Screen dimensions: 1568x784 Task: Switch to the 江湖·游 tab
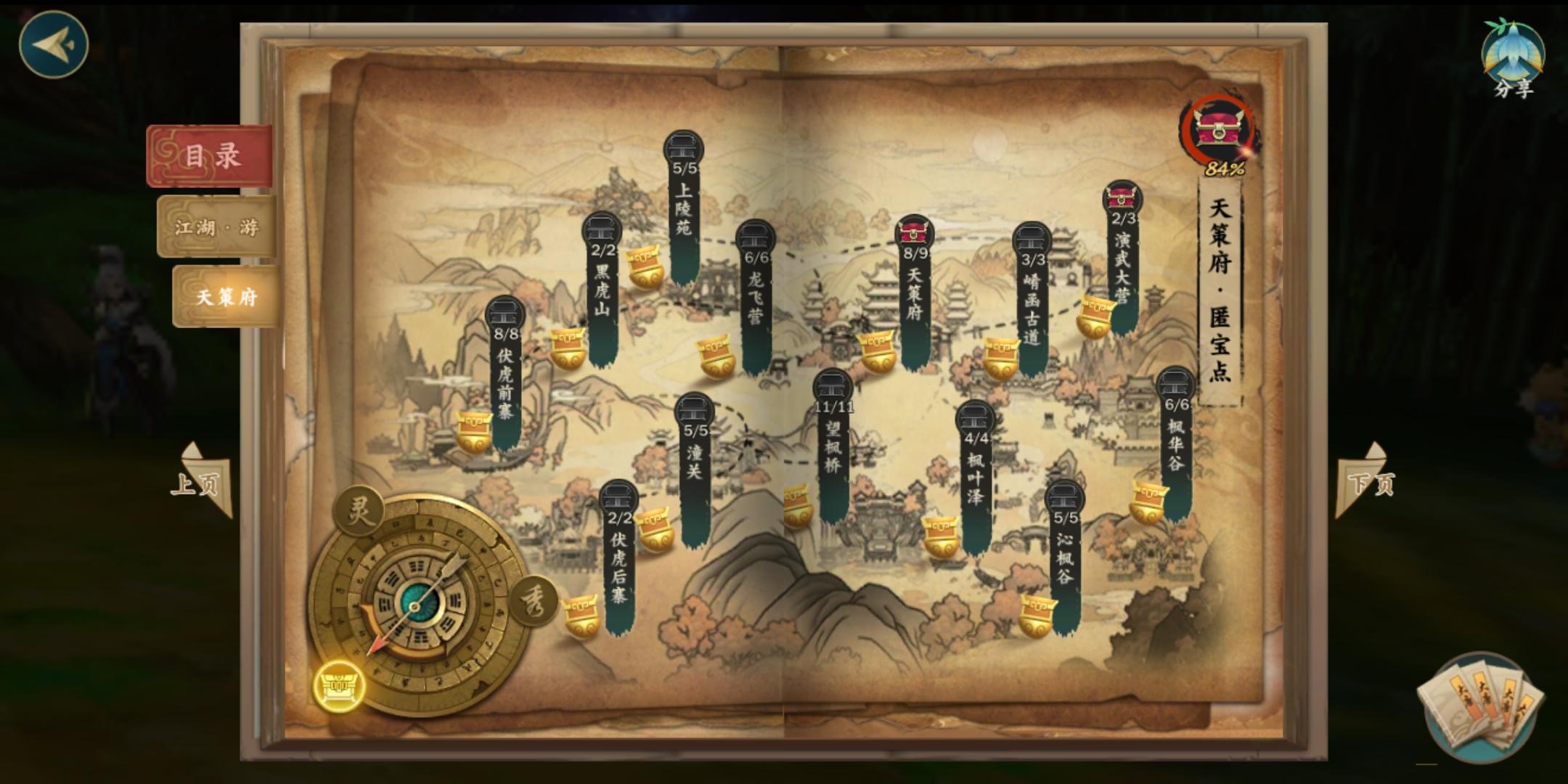(214, 226)
